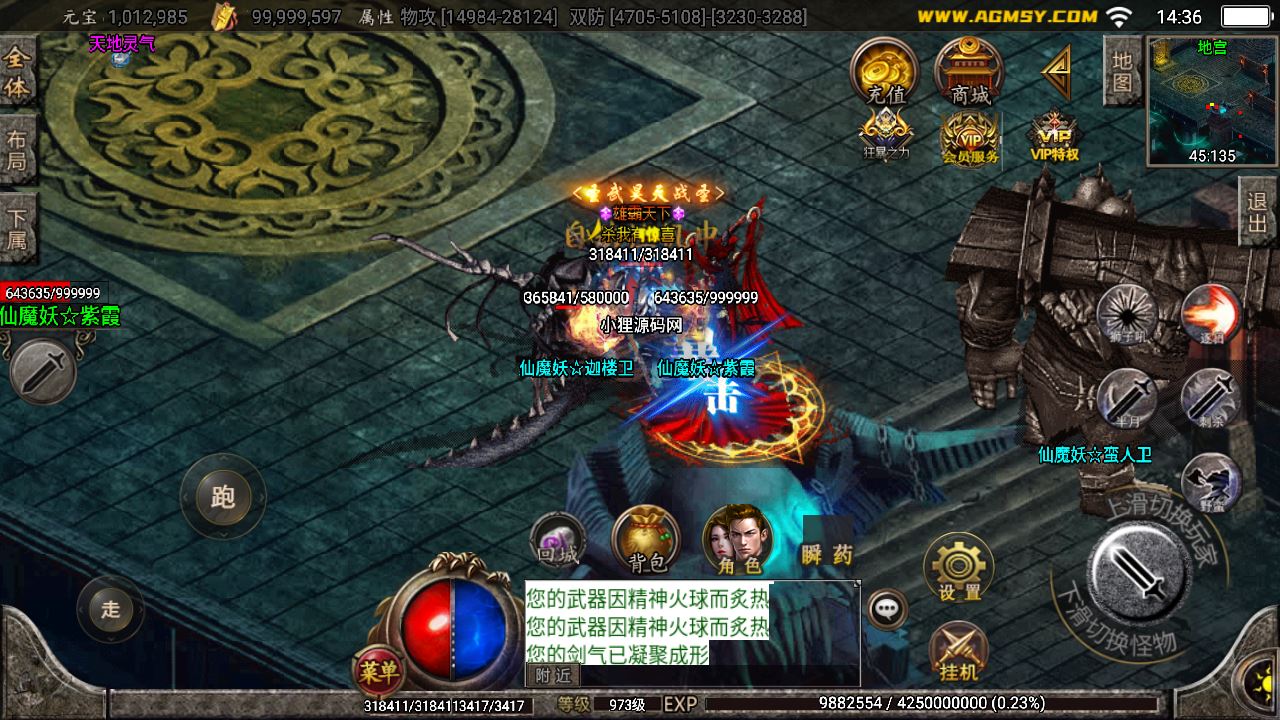Collapse the top icons with the gold arrow
The width and height of the screenshot is (1280, 720).
pos(1056,72)
